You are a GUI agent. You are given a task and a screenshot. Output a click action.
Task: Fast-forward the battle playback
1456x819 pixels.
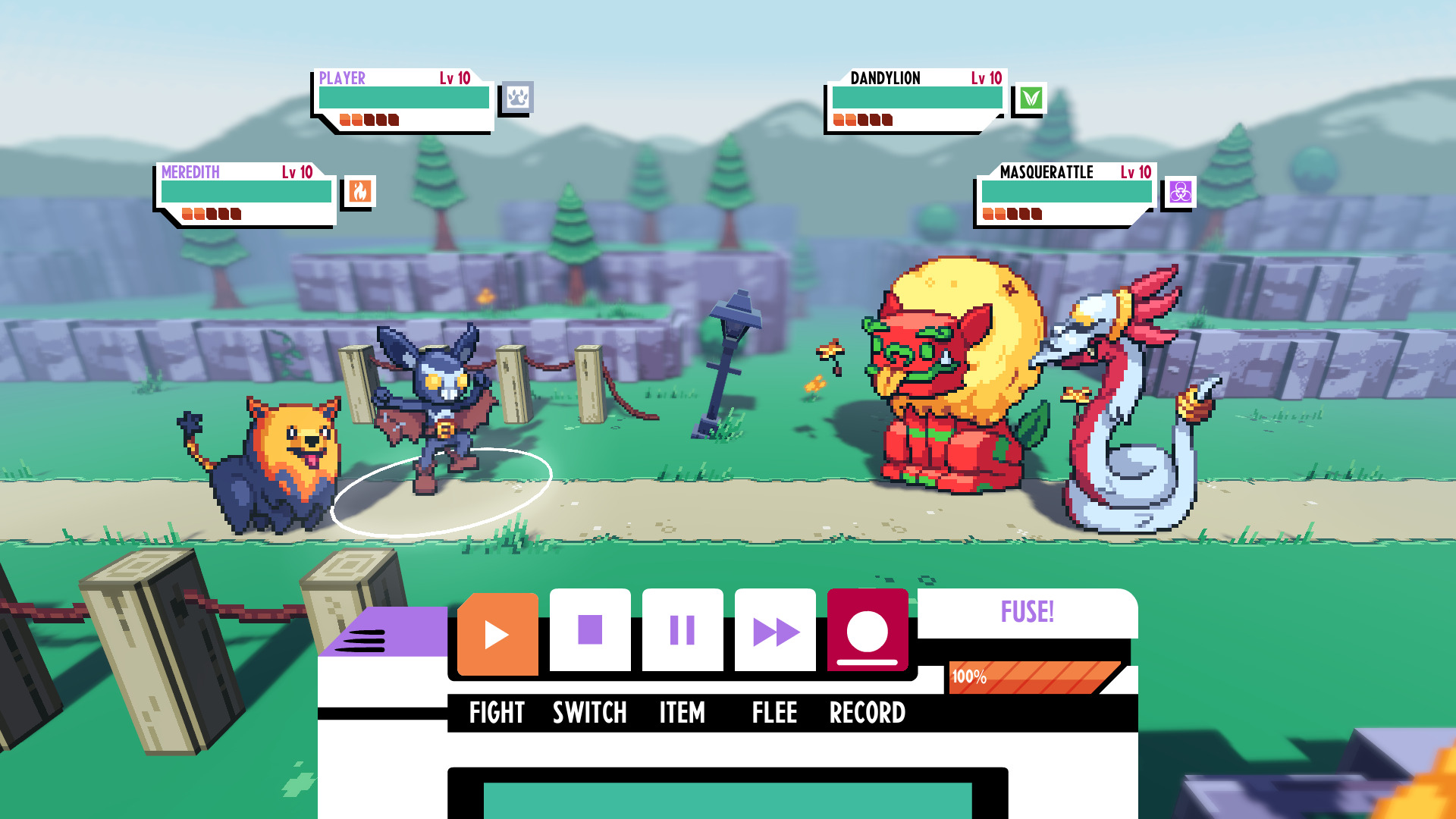pyautogui.click(x=774, y=629)
